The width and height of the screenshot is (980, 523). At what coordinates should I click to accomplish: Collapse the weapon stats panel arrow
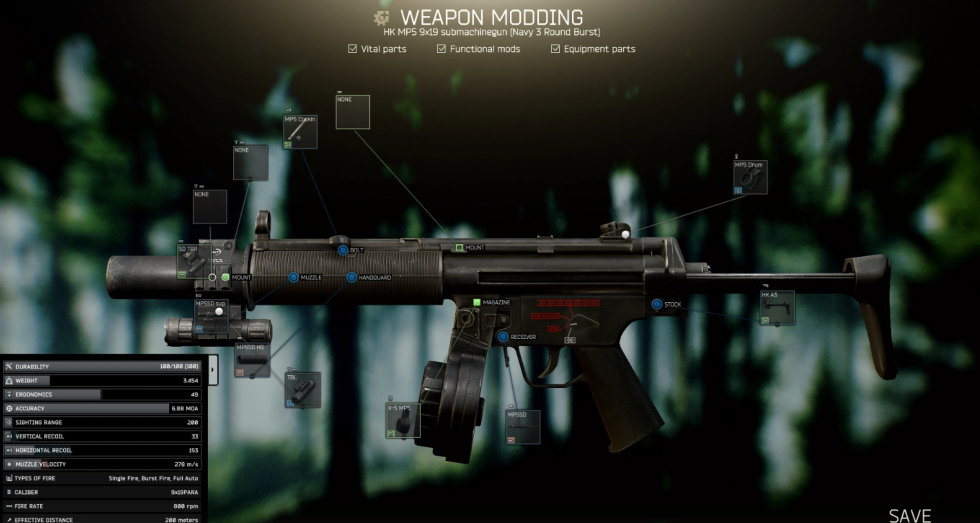click(211, 369)
